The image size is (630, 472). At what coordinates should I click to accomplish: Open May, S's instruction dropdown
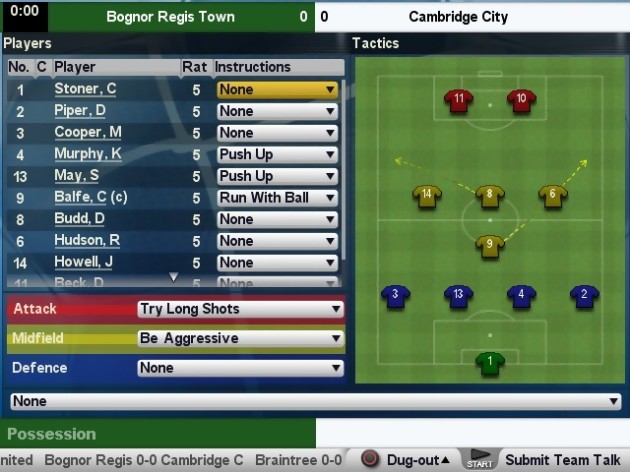pyautogui.click(x=277, y=176)
